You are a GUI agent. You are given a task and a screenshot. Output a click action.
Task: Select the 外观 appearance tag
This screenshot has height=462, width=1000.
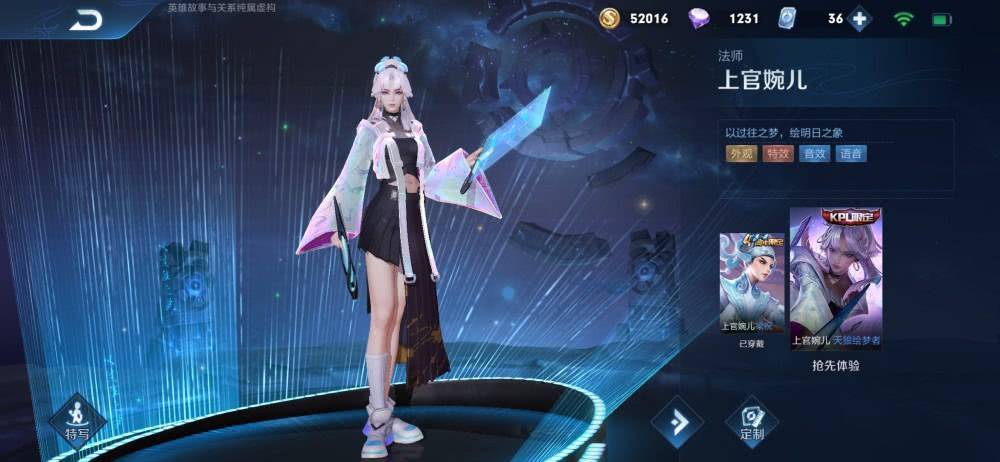point(741,153)
